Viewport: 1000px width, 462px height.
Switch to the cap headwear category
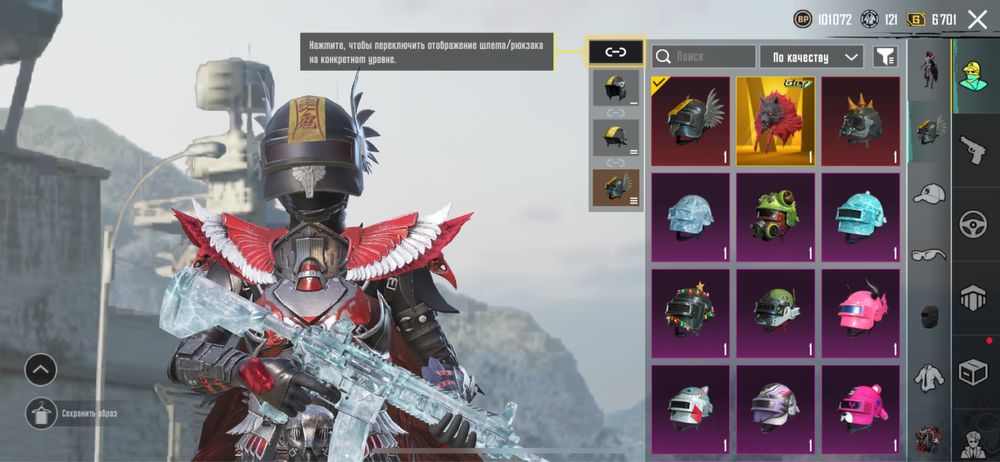[x=929, y=194]
